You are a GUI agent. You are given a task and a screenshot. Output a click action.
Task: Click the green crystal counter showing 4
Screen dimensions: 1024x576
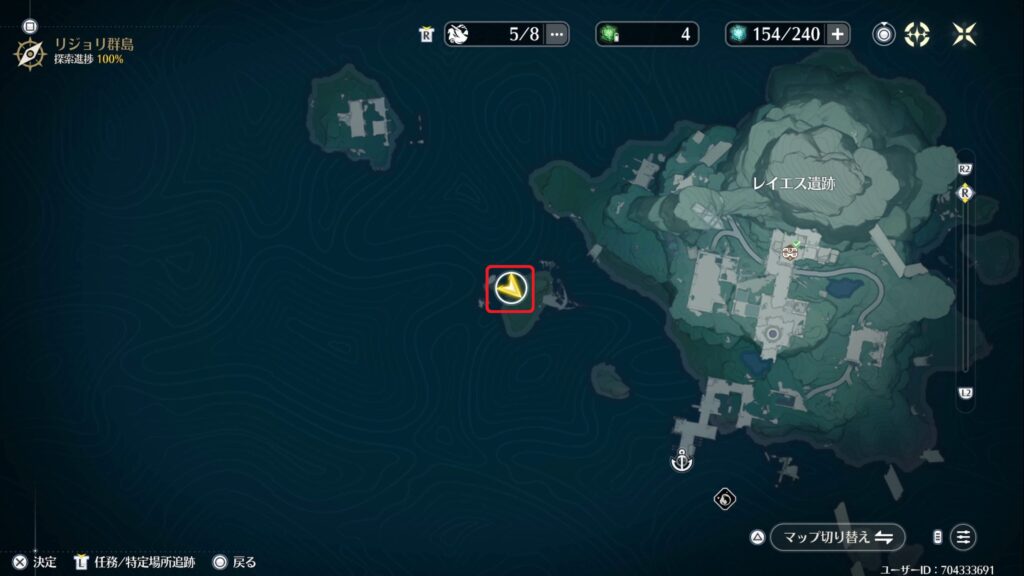coord(645,34)
